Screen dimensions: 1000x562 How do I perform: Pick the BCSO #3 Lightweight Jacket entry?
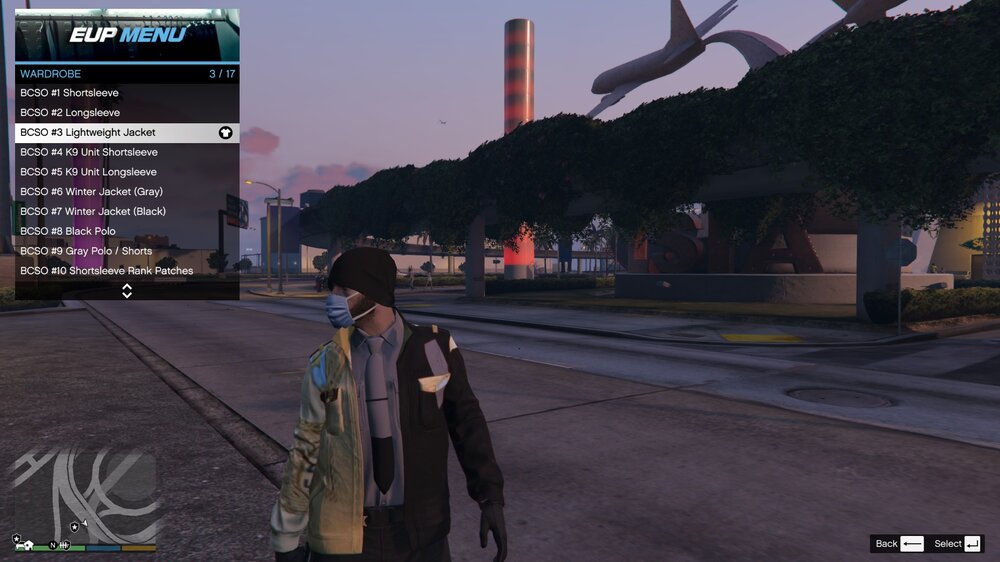tap(127, 132)
